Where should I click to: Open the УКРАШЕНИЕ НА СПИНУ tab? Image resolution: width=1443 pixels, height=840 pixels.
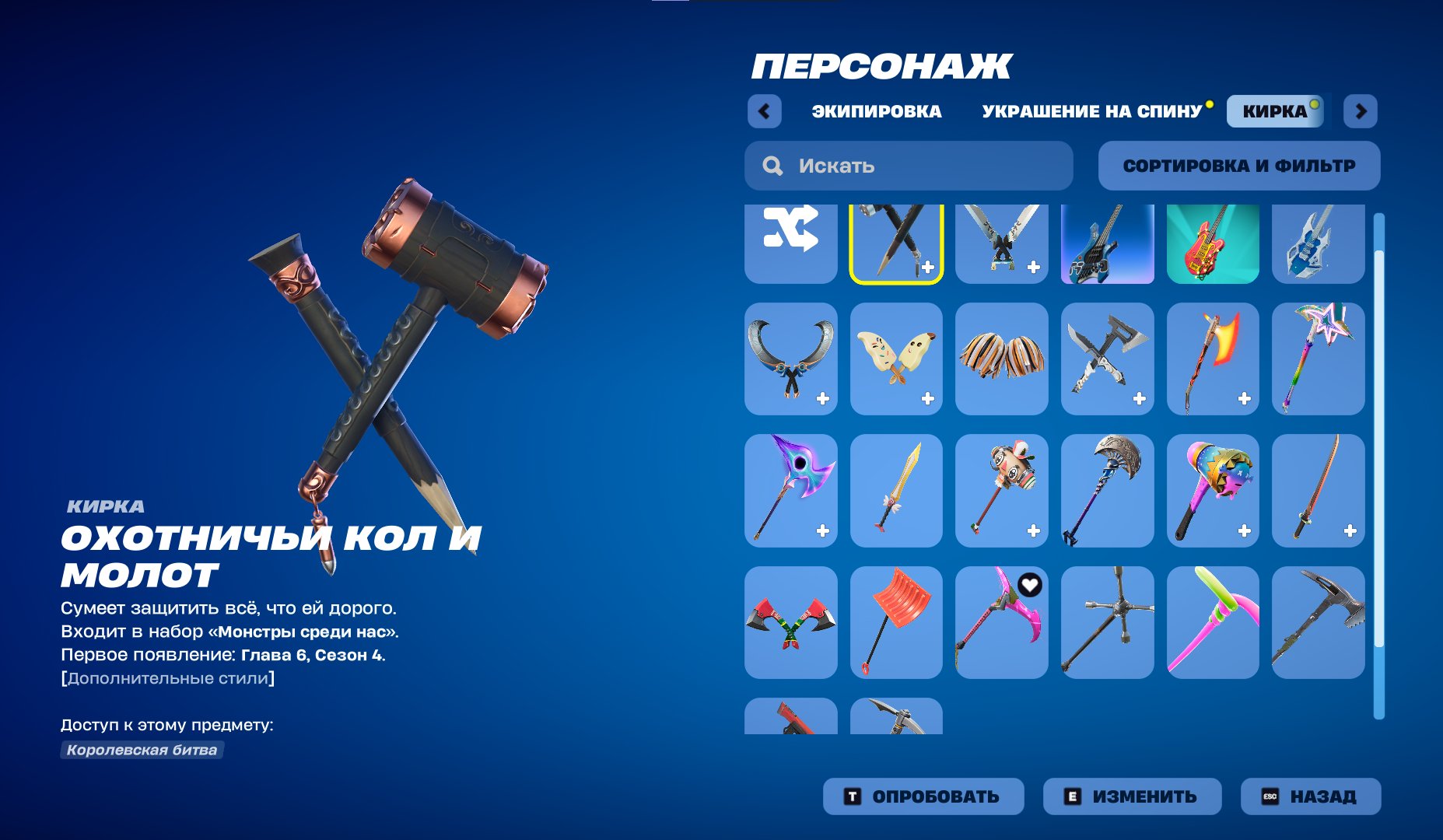[1091, 111]
